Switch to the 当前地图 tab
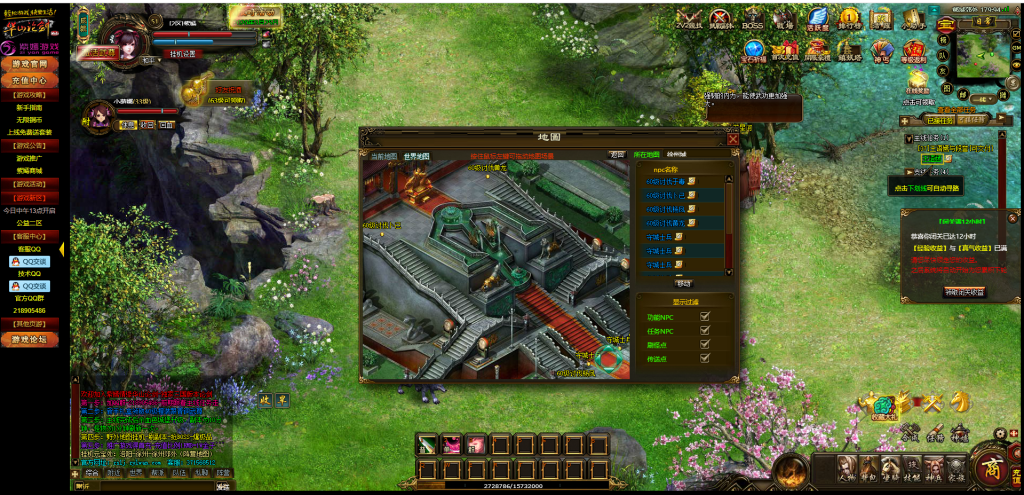 coord(384,156)
